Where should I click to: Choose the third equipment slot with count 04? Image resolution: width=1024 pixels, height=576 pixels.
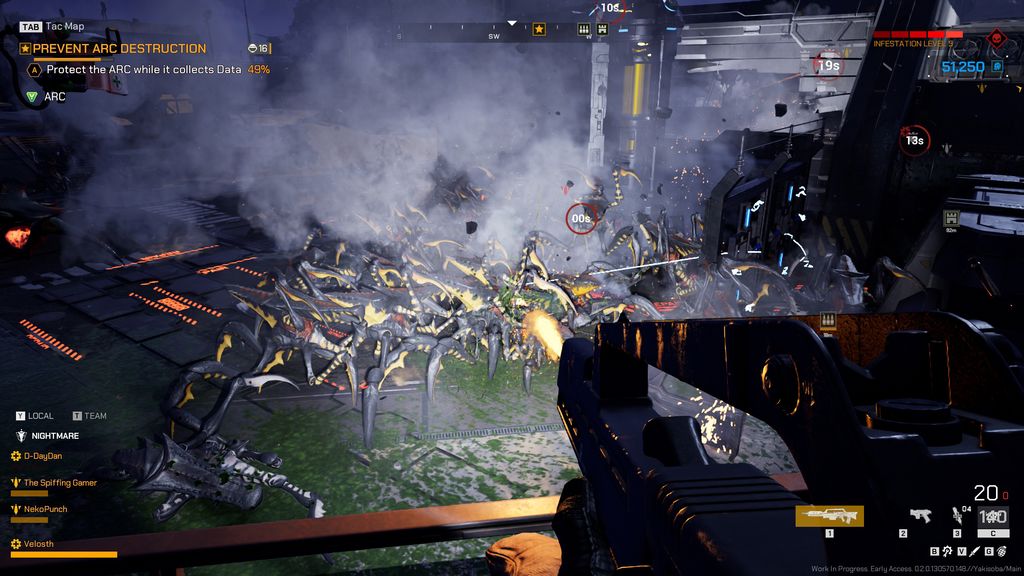(x=957, y=516)
